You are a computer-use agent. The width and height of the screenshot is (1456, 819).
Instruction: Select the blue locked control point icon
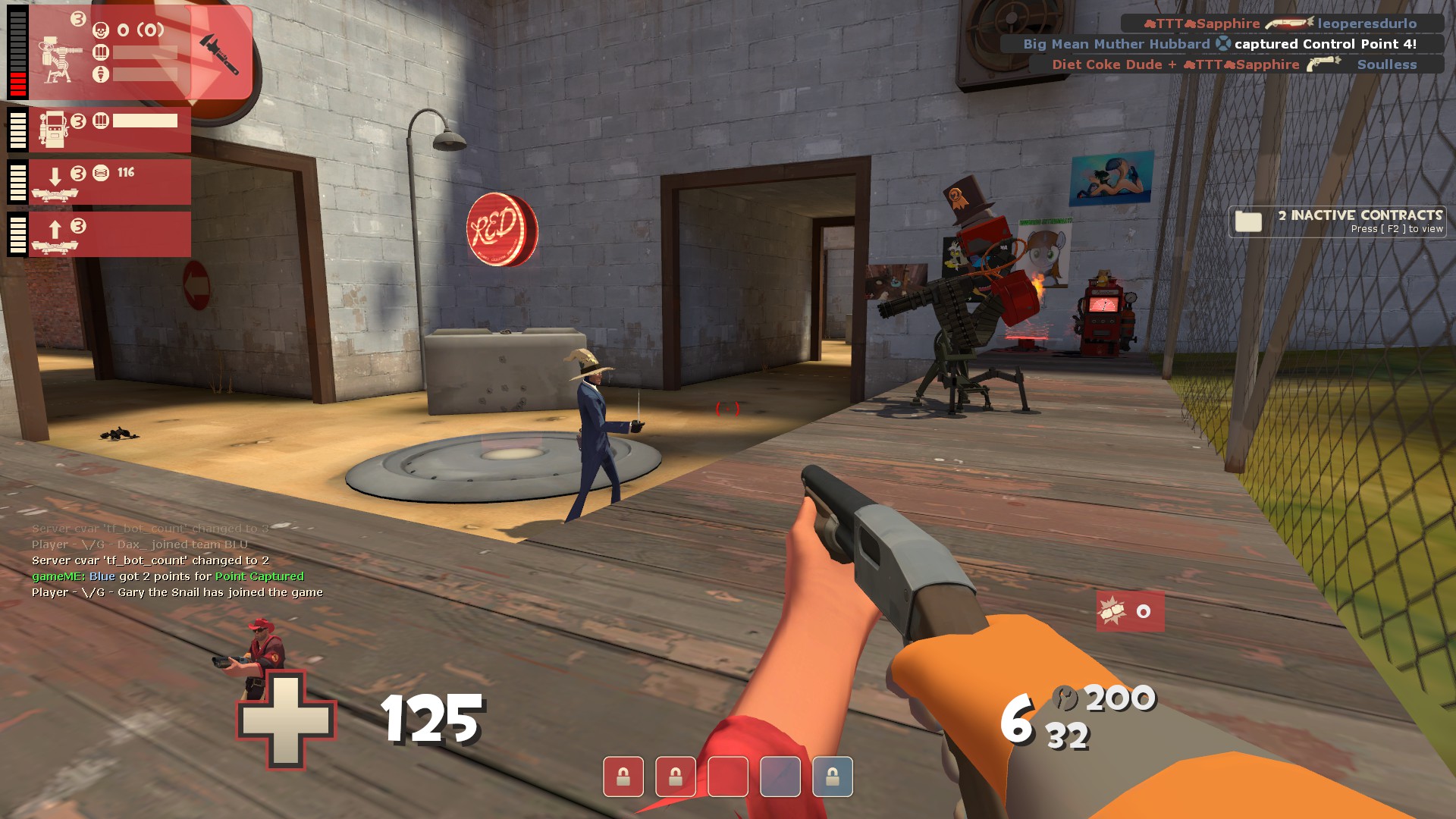pyautogui.click(x=832, y=777)
